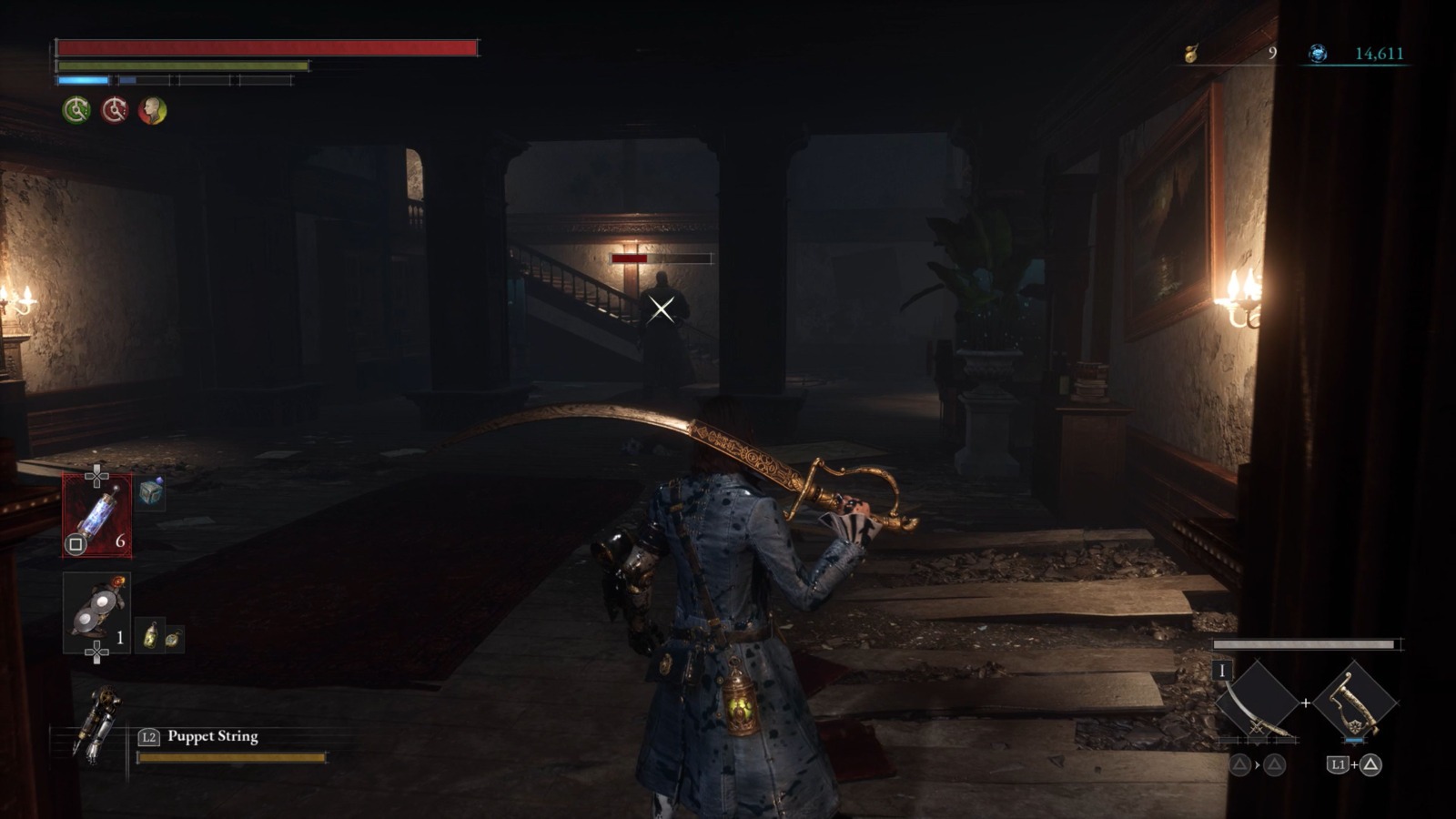1456x819 pixels.
Task: Click the bald head profile status icon
Action: click(152, 110)
